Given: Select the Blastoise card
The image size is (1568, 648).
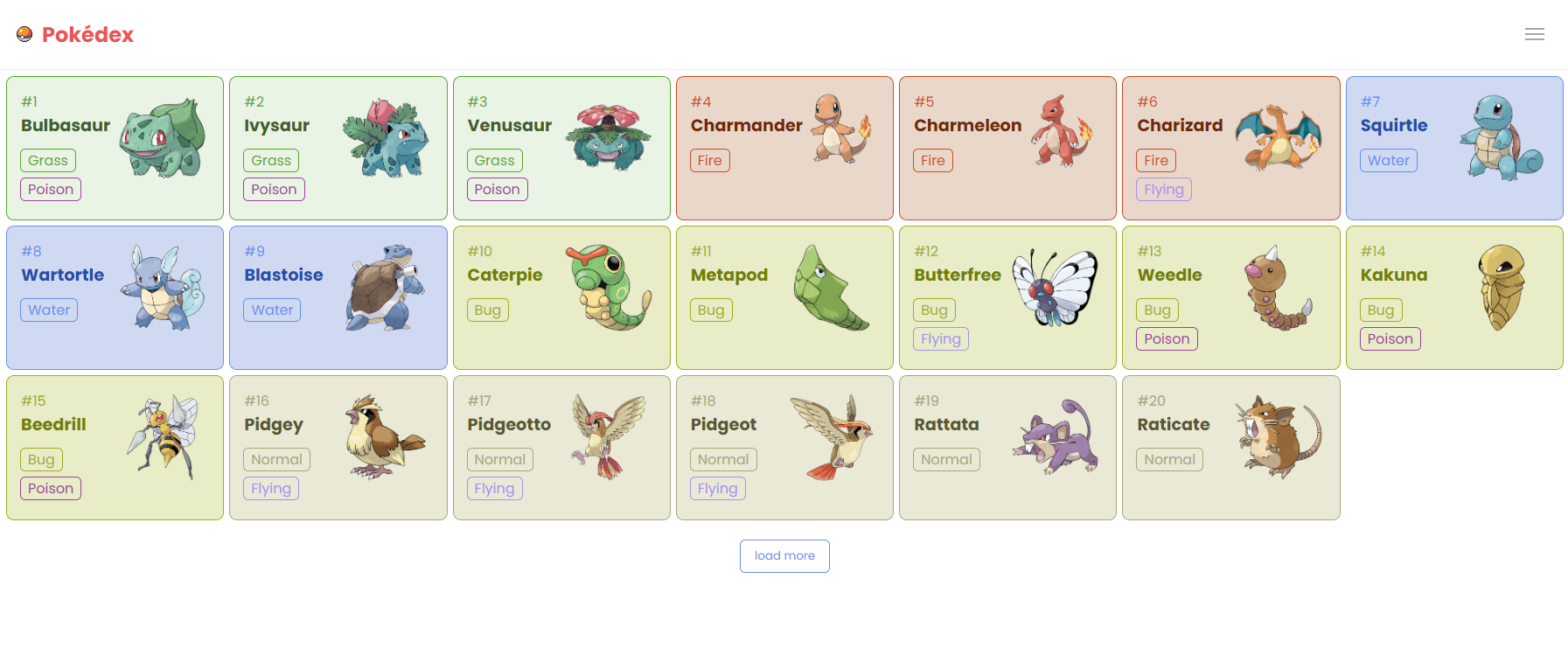Looking at the screenshot, I should click(x=338, y=297).
